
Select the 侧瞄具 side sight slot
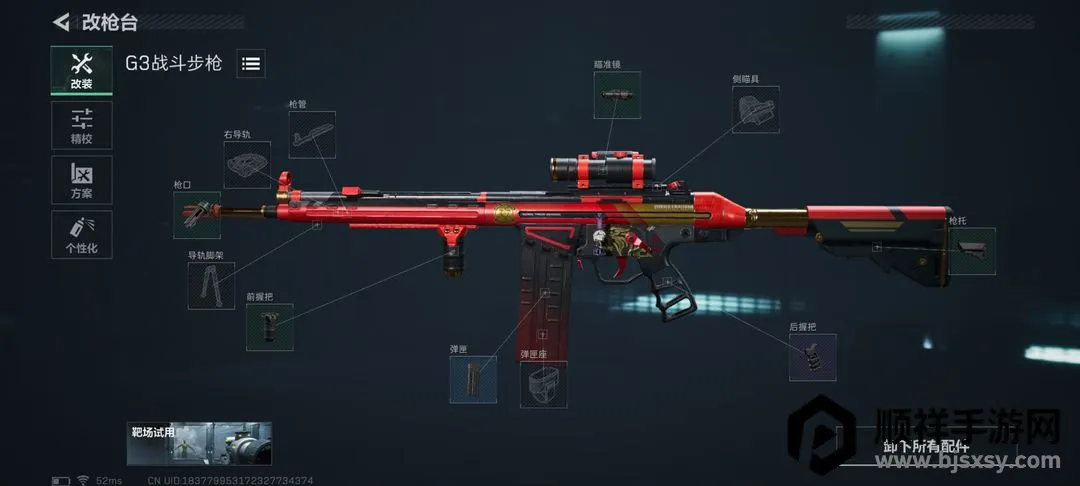[756, 109]
